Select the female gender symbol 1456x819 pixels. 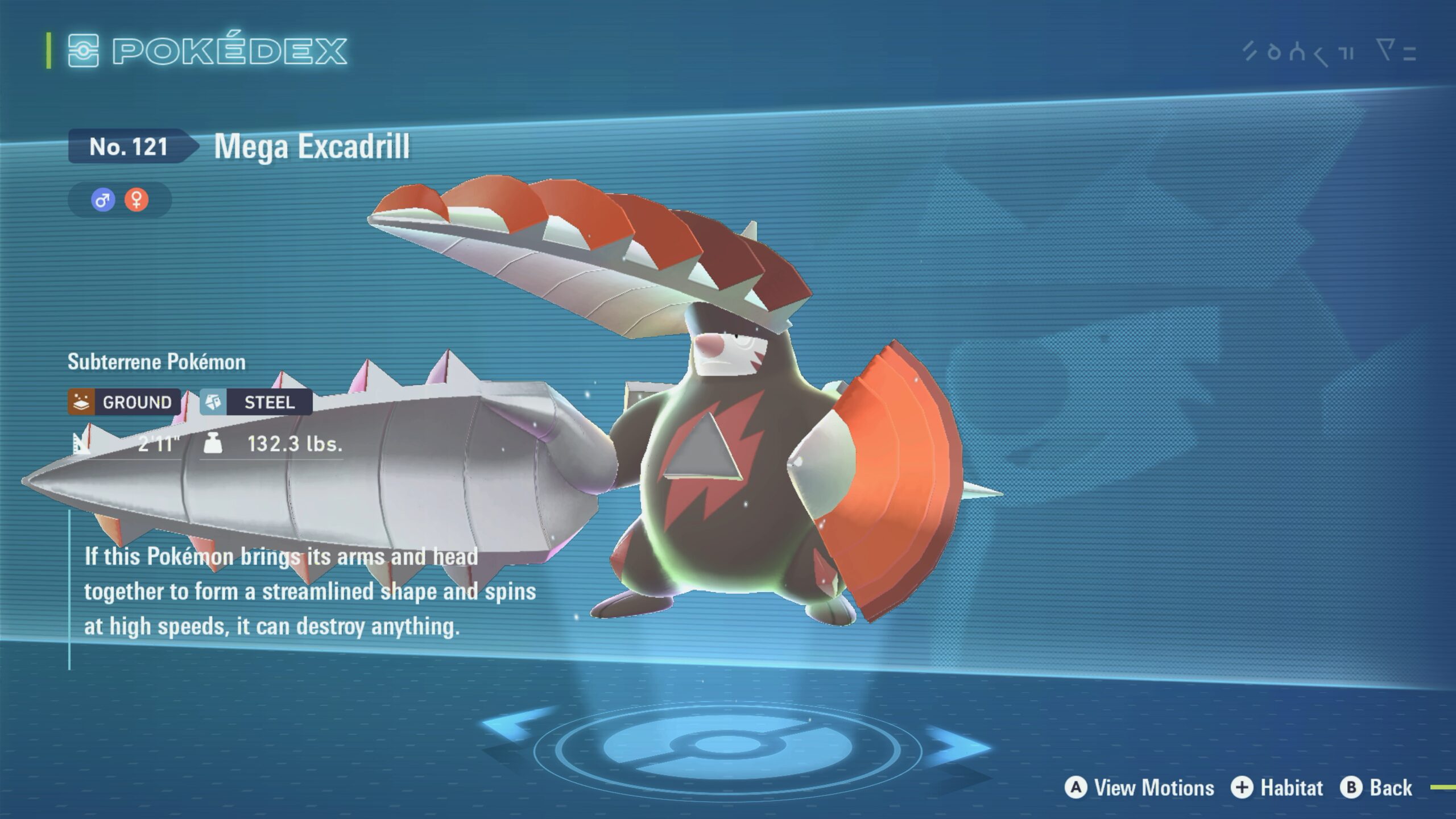pos(136,200)
